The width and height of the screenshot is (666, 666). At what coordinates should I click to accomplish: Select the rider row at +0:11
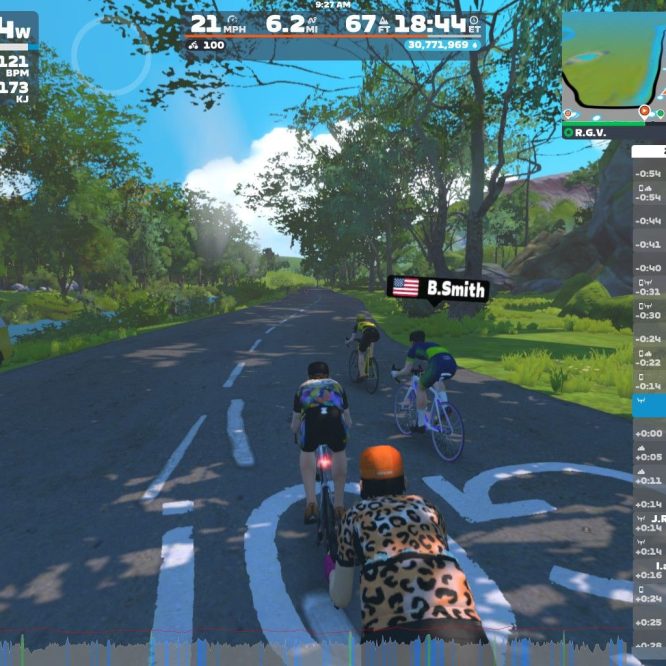point(649,481)
